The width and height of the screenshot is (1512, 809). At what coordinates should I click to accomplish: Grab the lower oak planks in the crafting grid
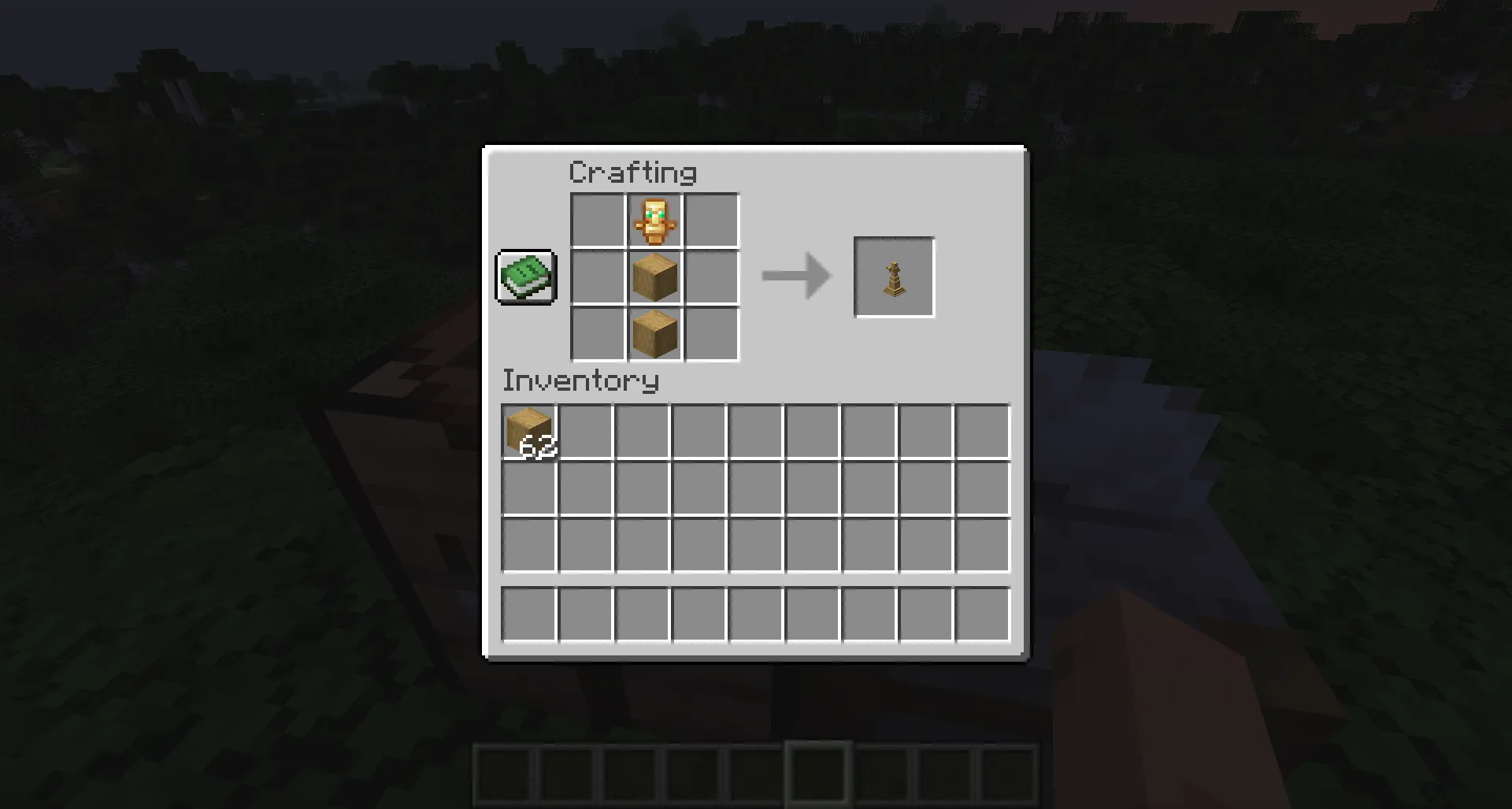click(x=654, y=334)
